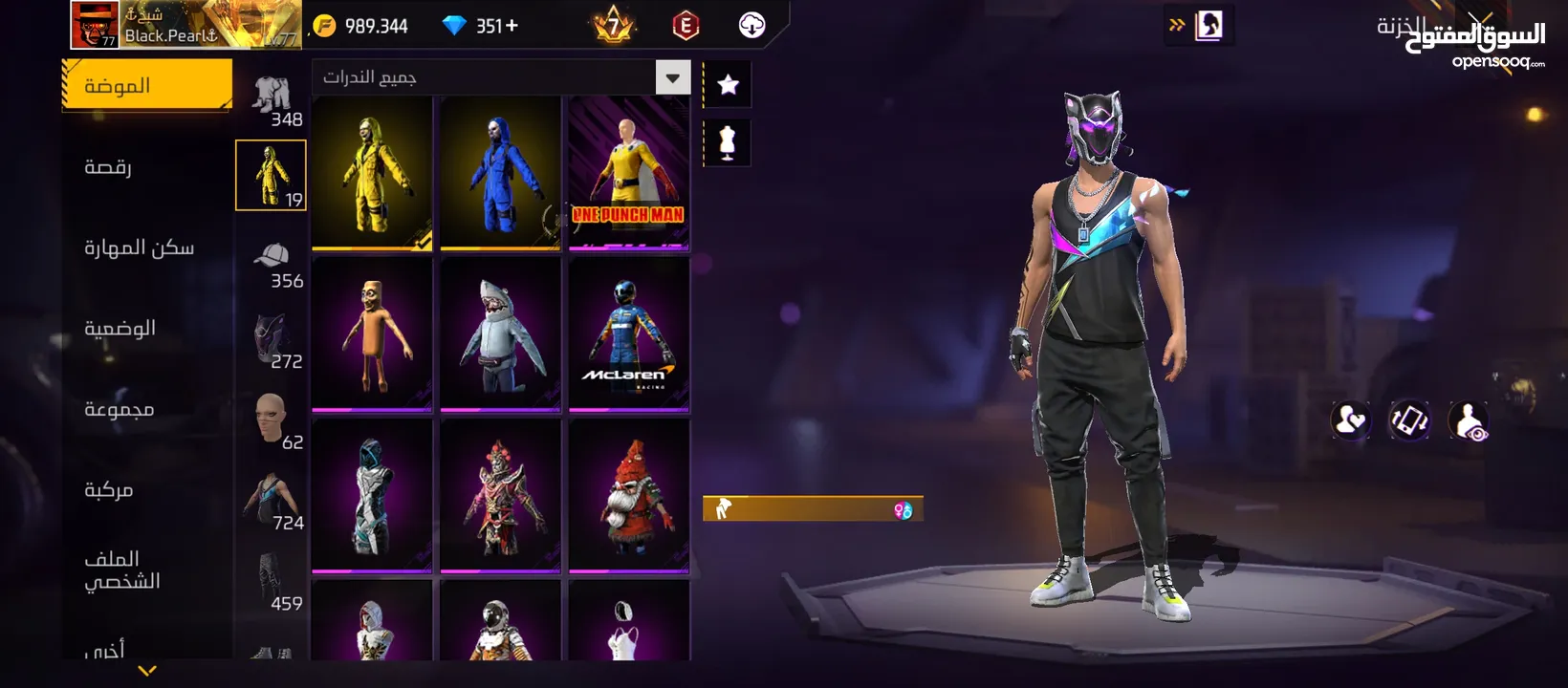
Task: Select the shark costume bundle
Action: tap(500, 333)
